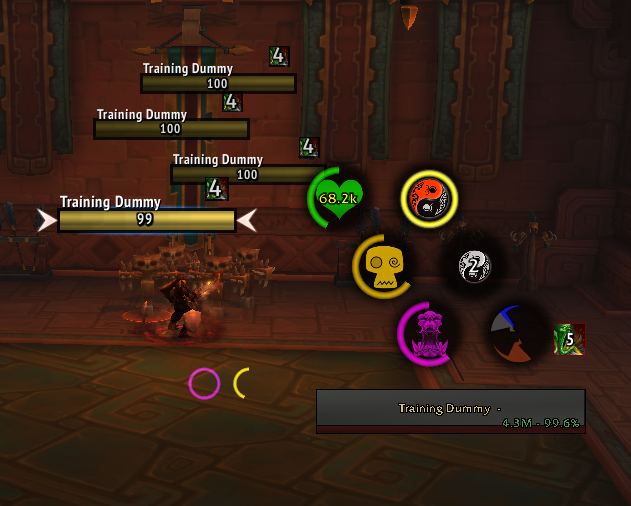Activate the green heart icon showing 68.2k
Screen dimensions: 631x506
click(338, 198)
